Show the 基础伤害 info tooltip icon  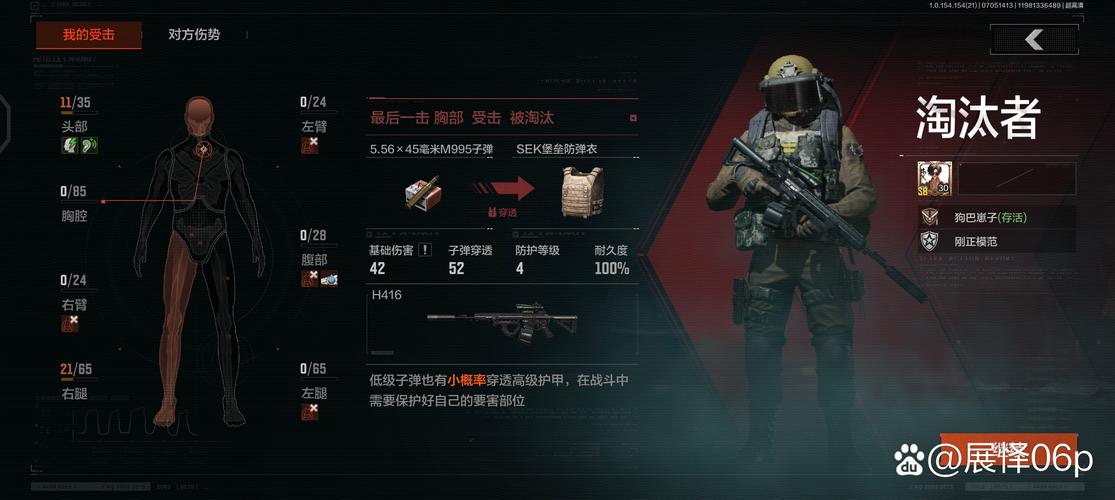coord(424,250)
